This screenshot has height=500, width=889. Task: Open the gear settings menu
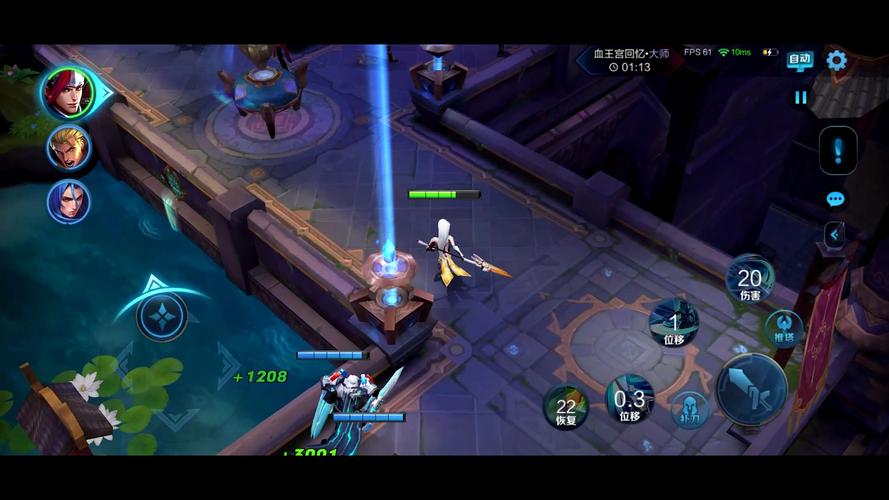(836, 61)
